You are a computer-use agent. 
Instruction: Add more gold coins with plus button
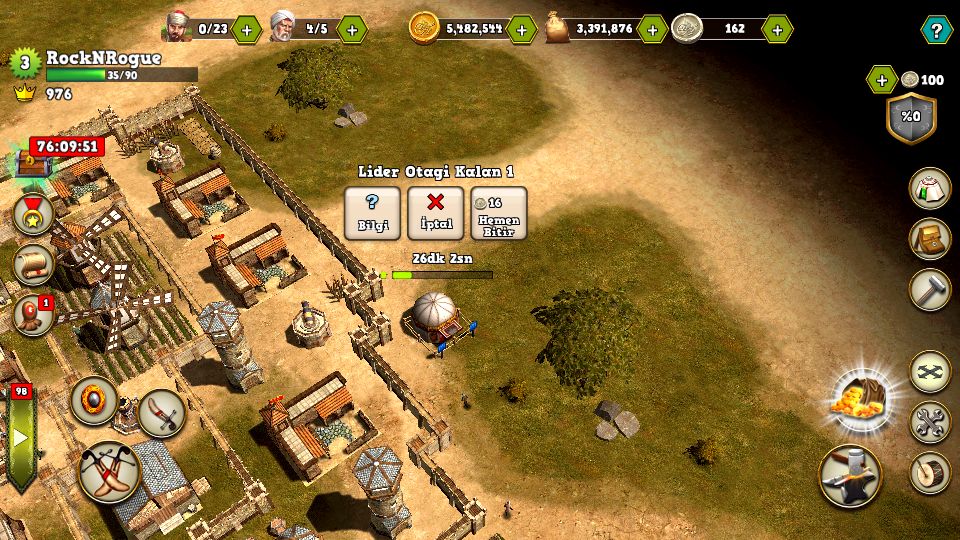point(522,29)
